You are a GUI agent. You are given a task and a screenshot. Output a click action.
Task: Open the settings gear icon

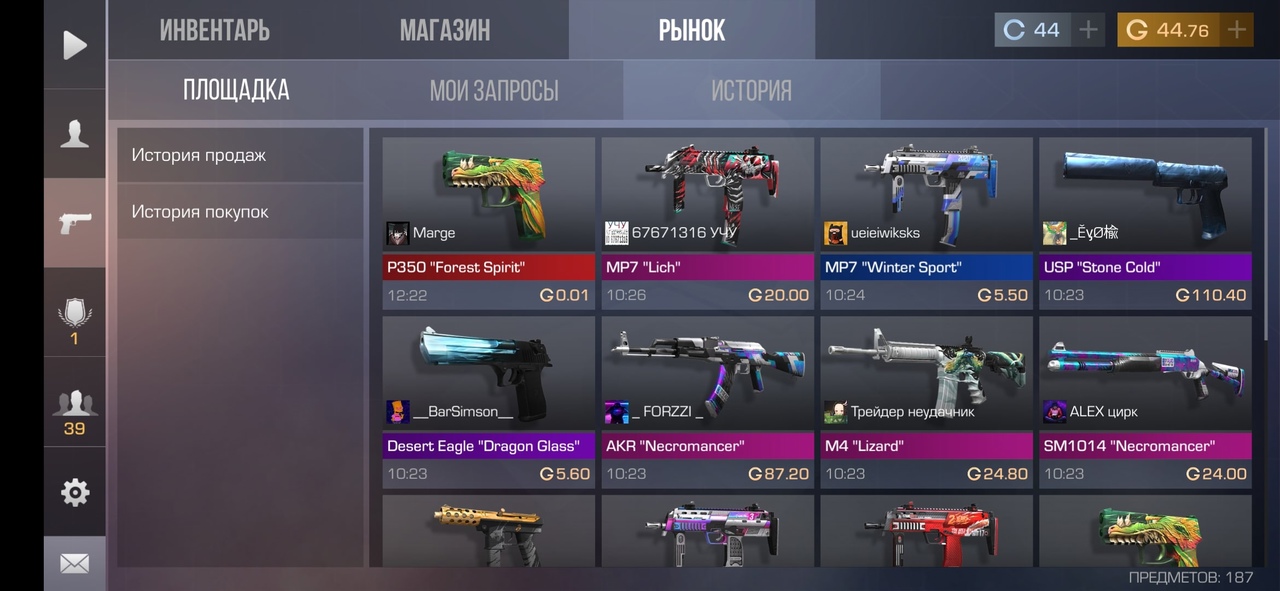tap(74, 492)
